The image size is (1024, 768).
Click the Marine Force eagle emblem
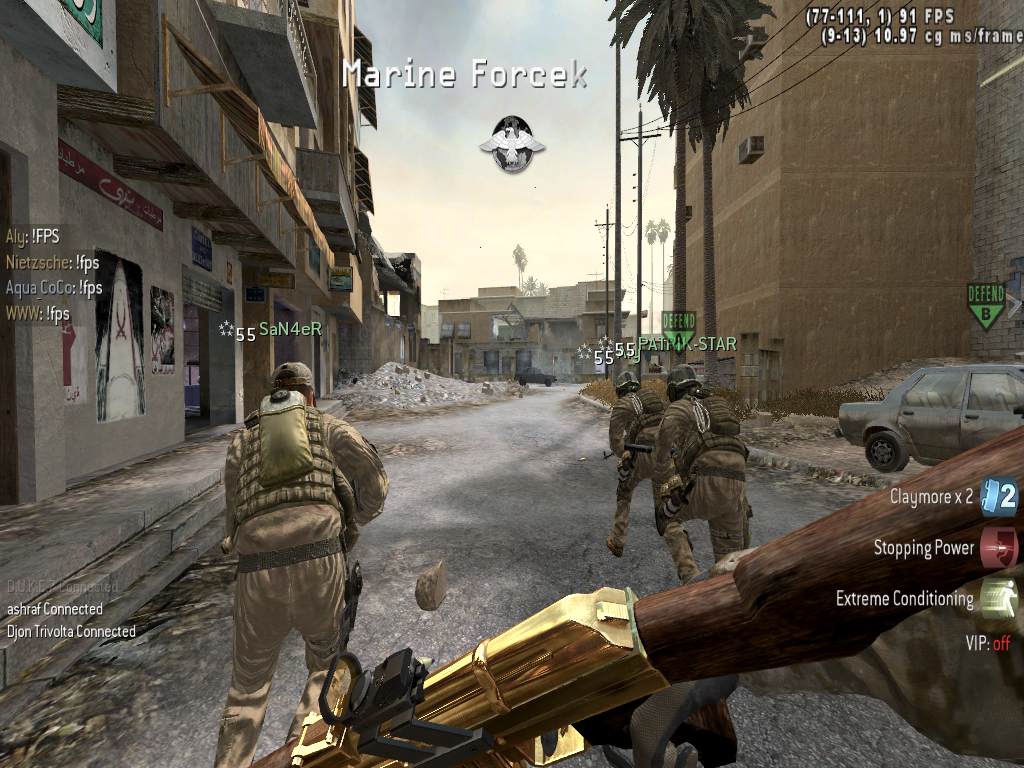(x=512, y=143)
